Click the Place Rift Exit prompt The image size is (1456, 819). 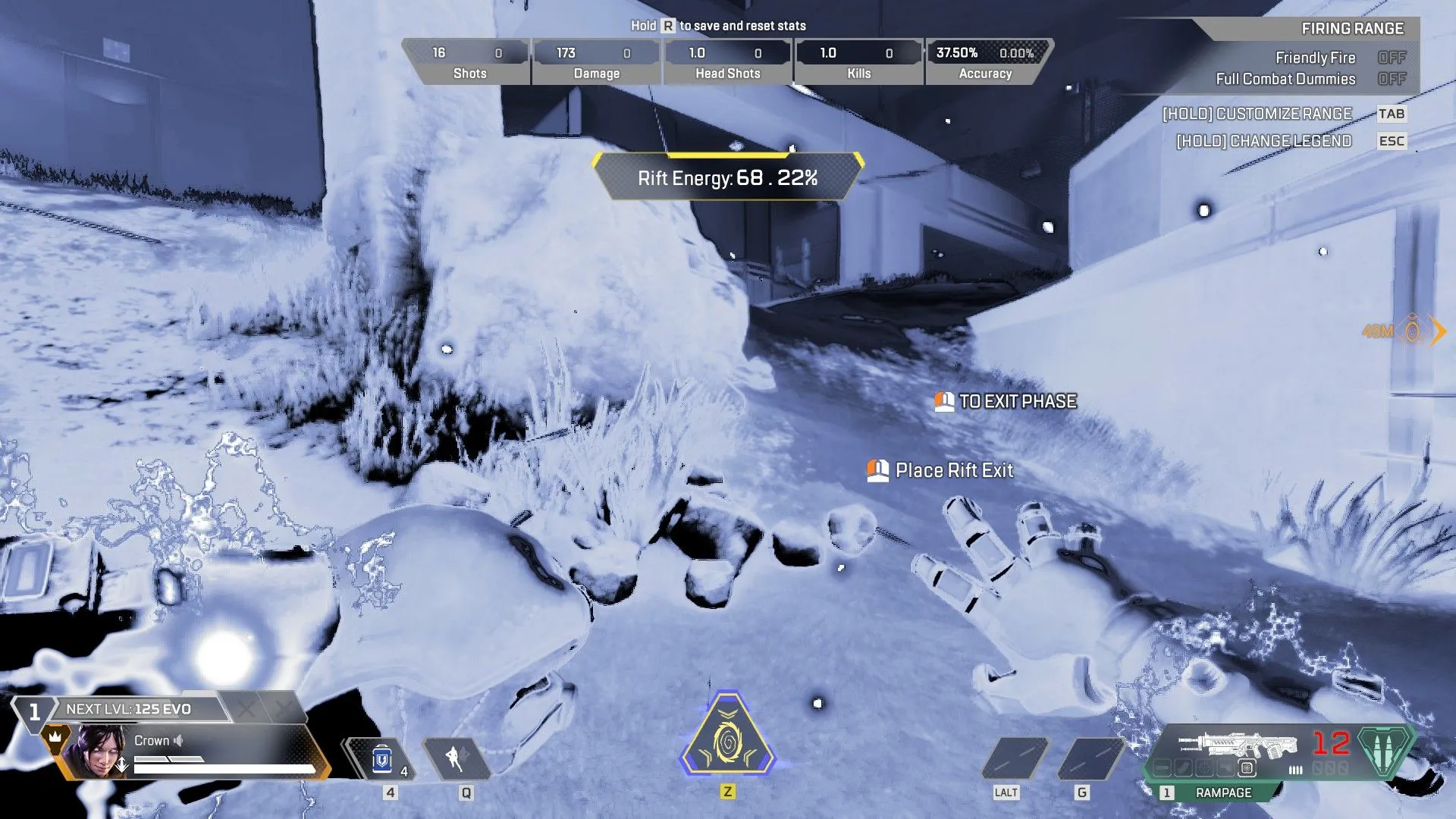click(x=940, y=470)
